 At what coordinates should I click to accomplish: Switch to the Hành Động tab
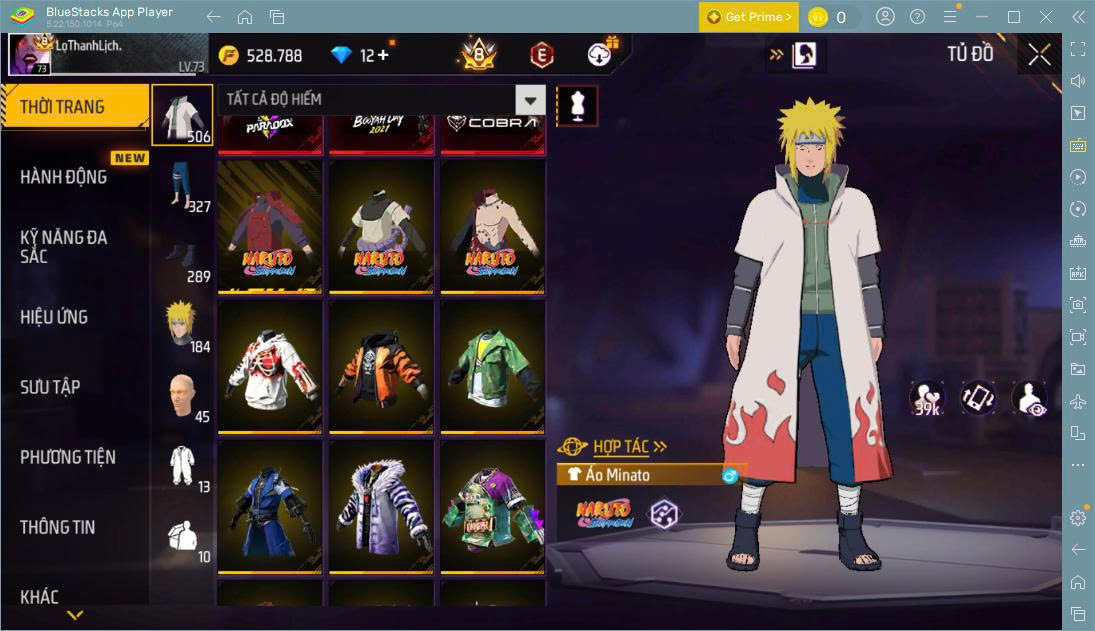[64, 177]
